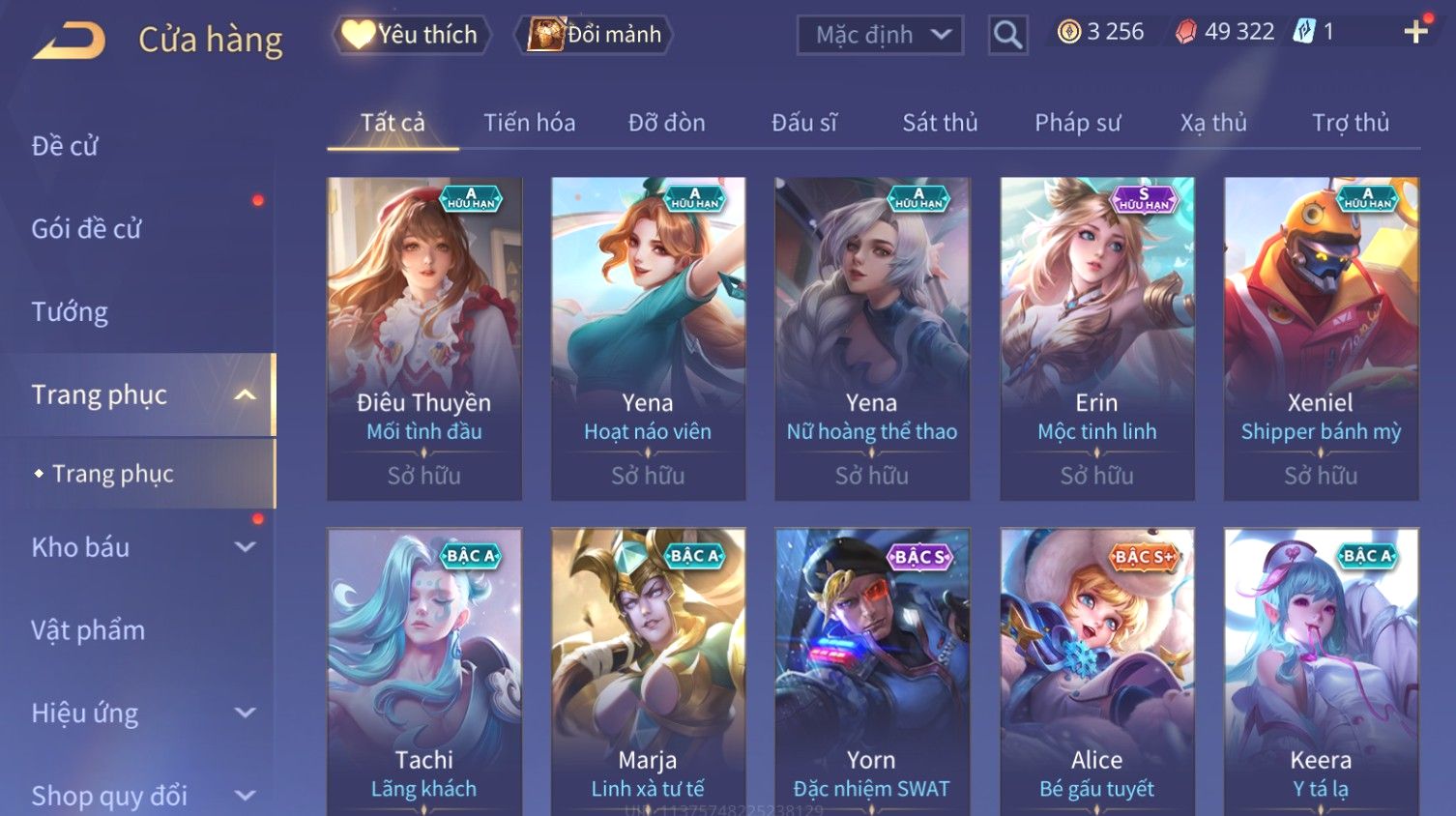Screen dimensions: 1456x816
Task: Go back using the return arrow
Action: click(x=70, y=40)
